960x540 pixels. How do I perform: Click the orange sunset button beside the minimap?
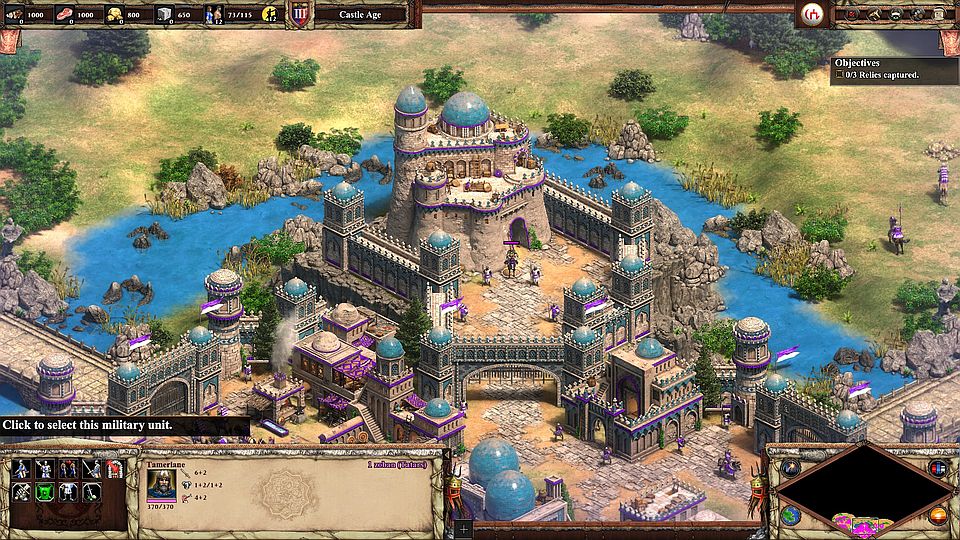[937, 516]
